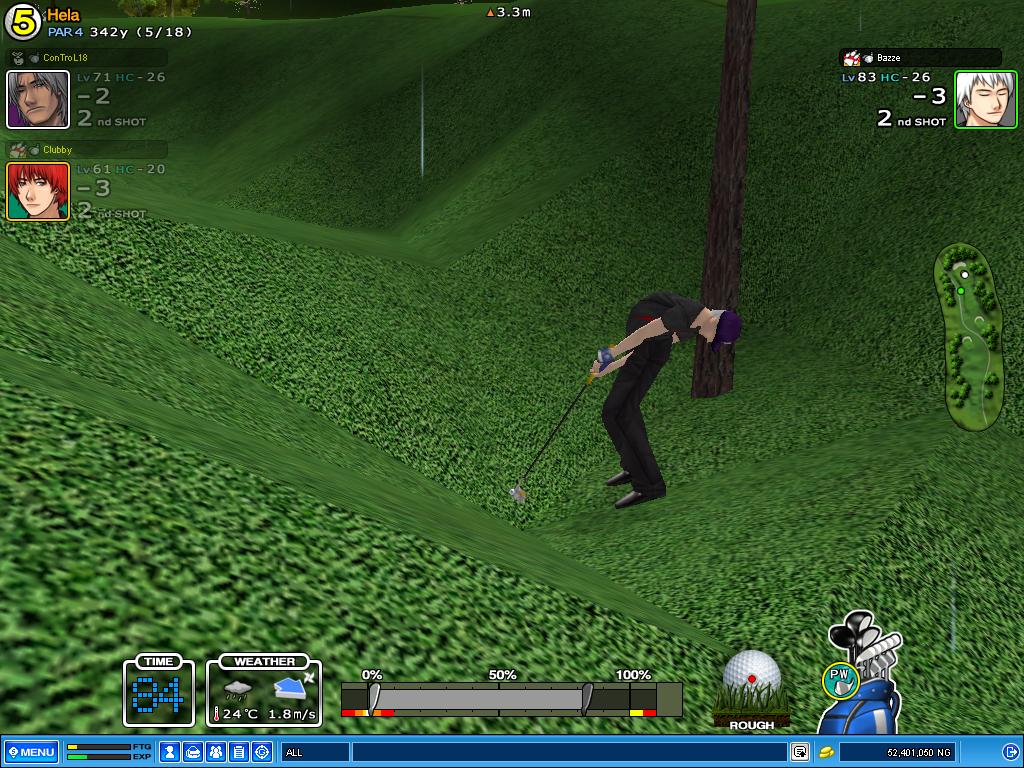Click the chat message input field

[x=568, y=752]
